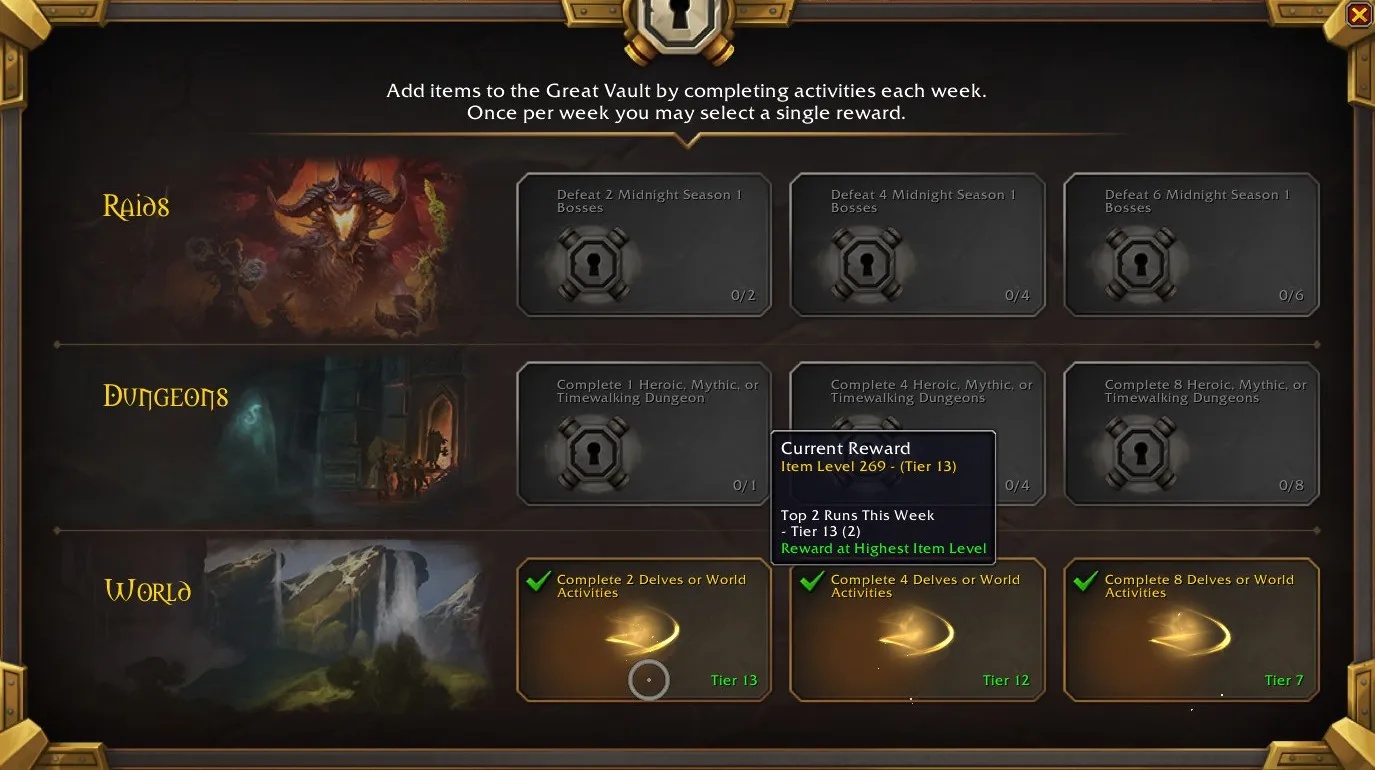Image resolution: width=1375 pixels, height=770 pixels.
Task: Click the green checkmark on Complete 4 Delves slot
Action: coord(811,581)
